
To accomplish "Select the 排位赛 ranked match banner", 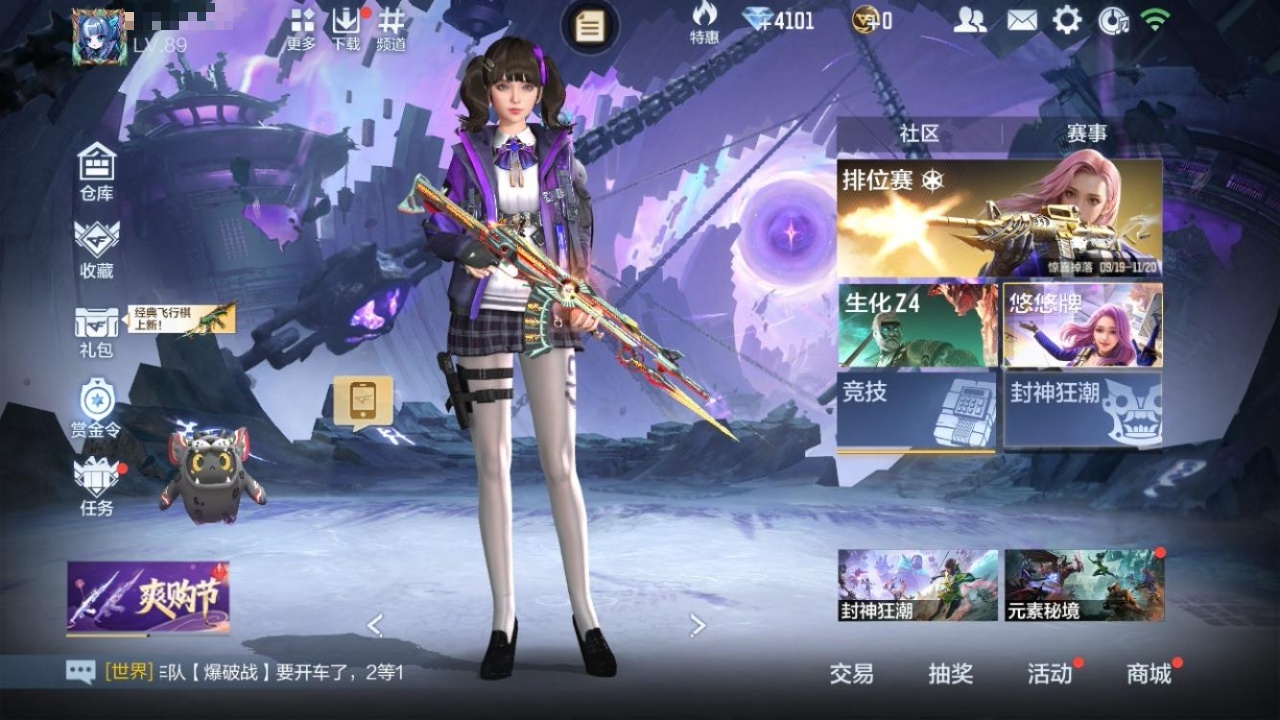I will [999, 218].
